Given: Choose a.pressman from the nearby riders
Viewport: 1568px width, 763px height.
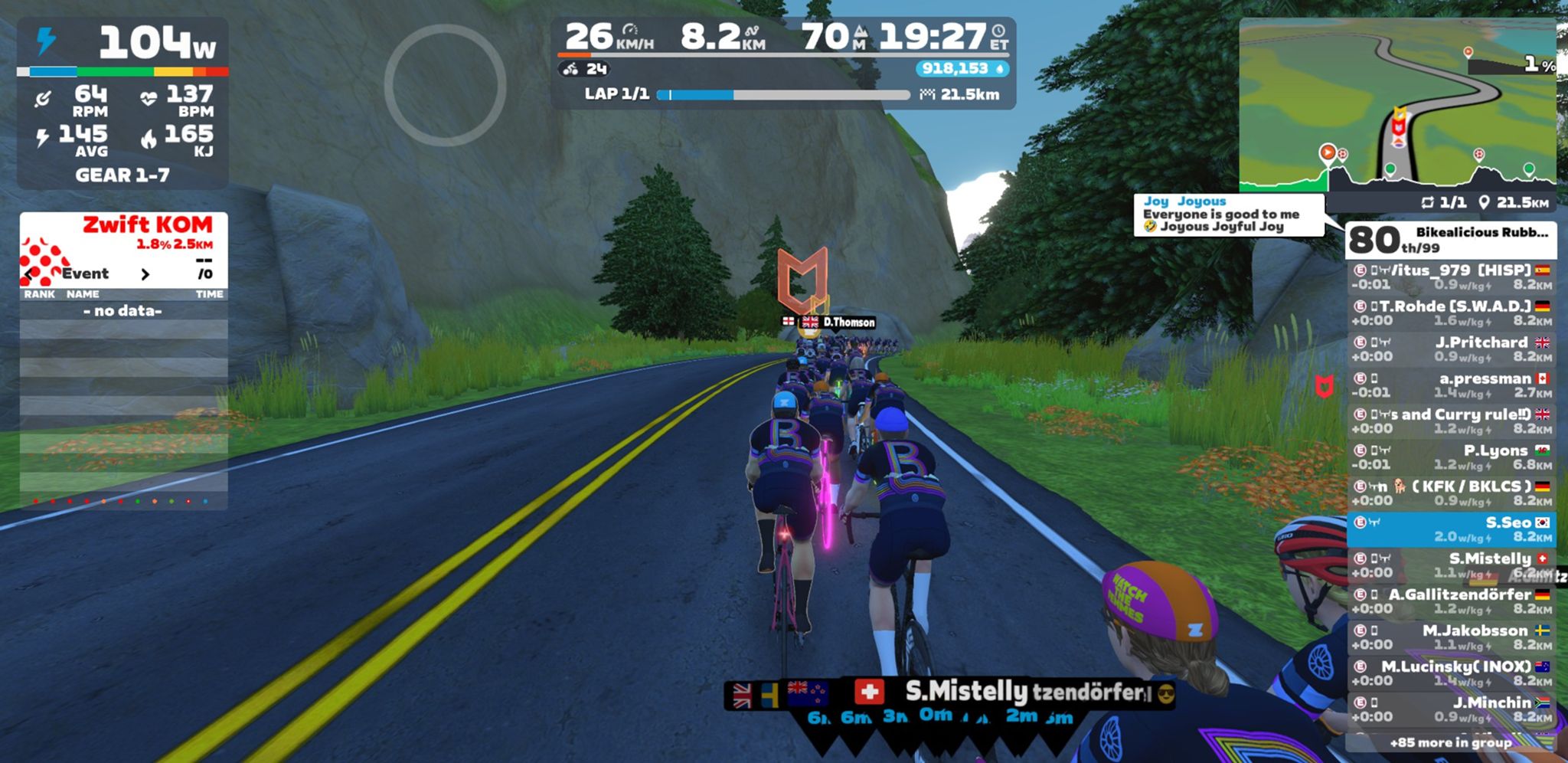Looking at the screenshot, I should tap(1451, 385).
